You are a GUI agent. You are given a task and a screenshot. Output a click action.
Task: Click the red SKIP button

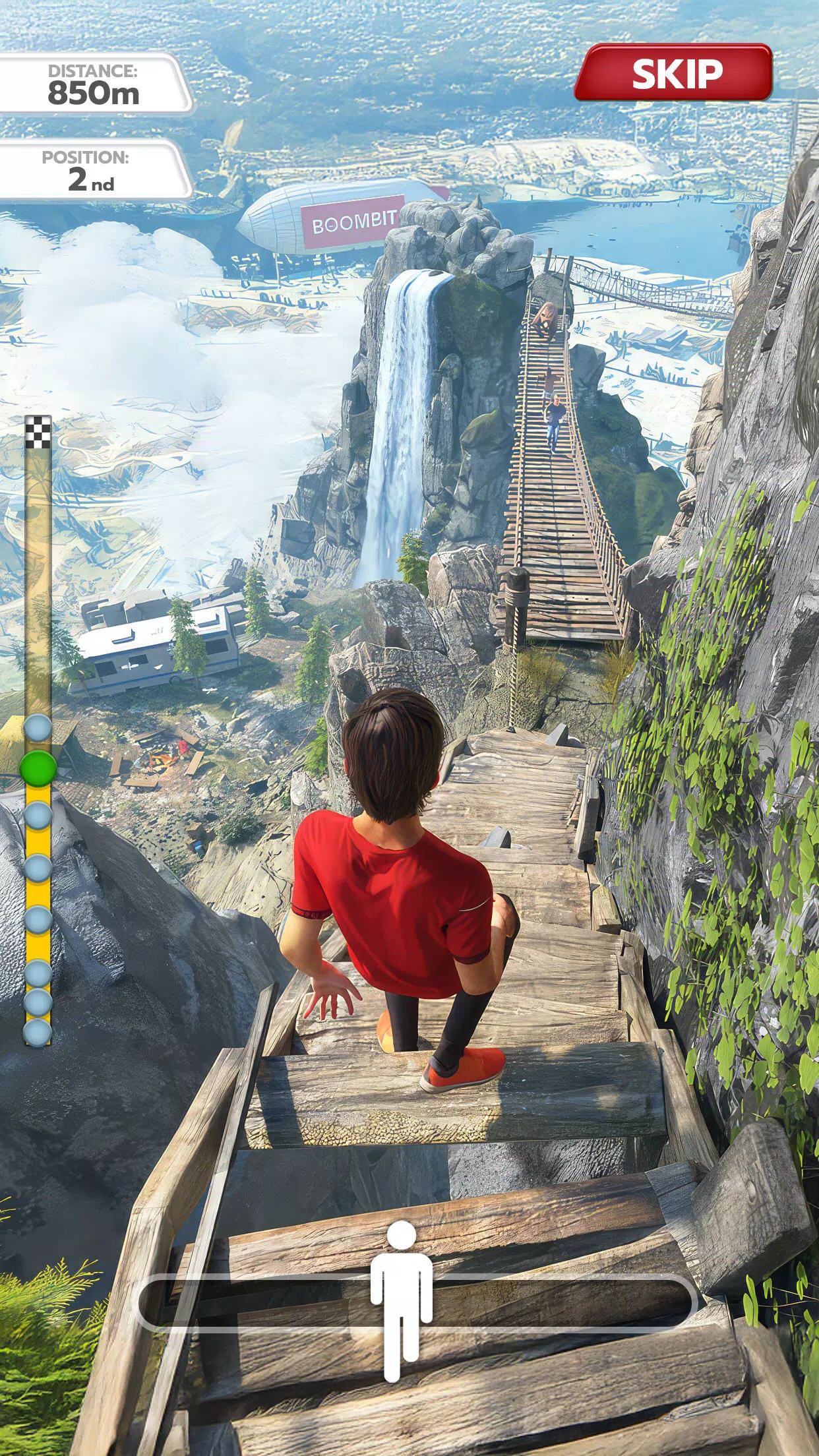[674, 73]
